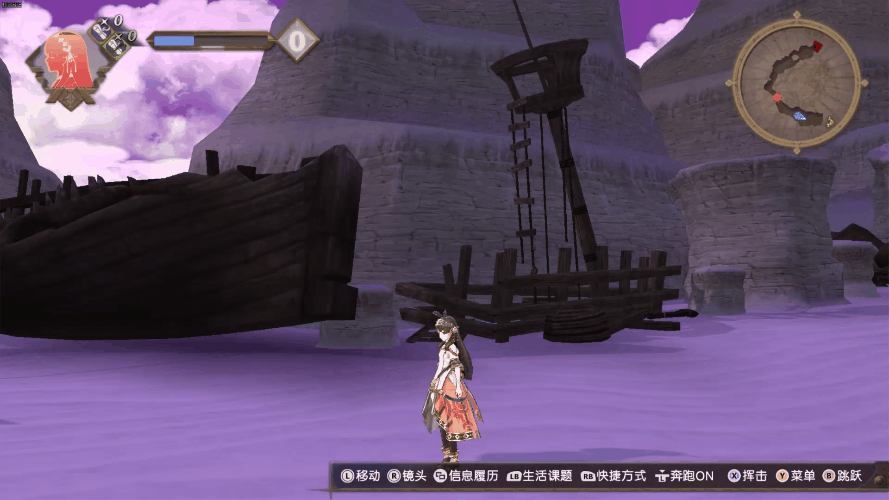Open the circular minimap
The image size is (889, 500).
click(x=797, y=82)
